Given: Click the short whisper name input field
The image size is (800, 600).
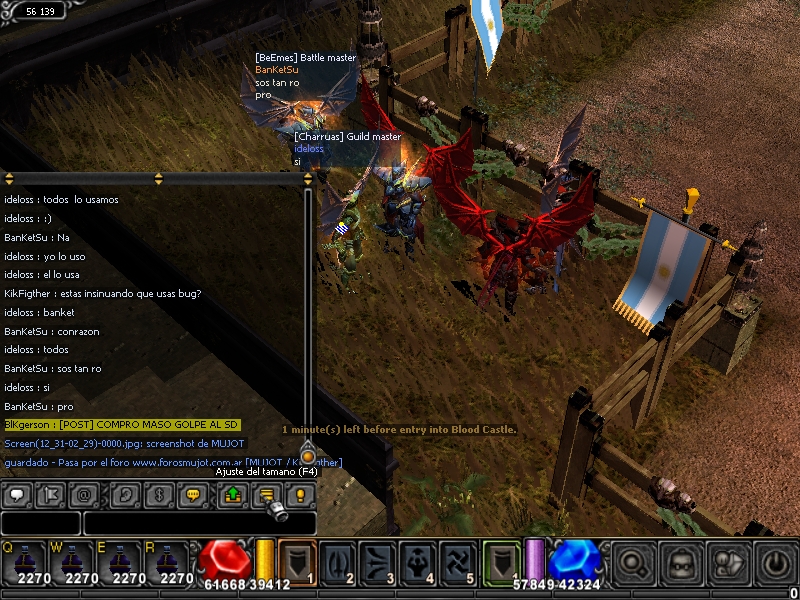Looking at the screenshot, I should click(x=40, y=523).
